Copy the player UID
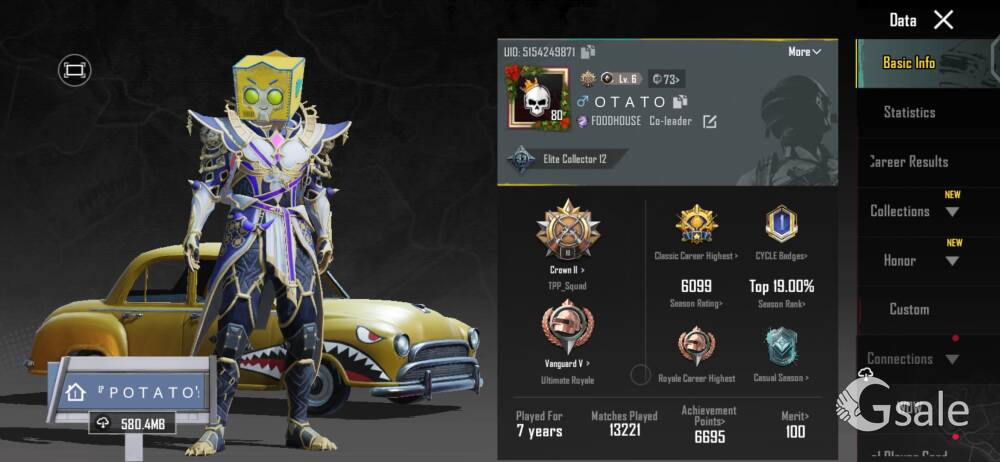 [588, 52]
